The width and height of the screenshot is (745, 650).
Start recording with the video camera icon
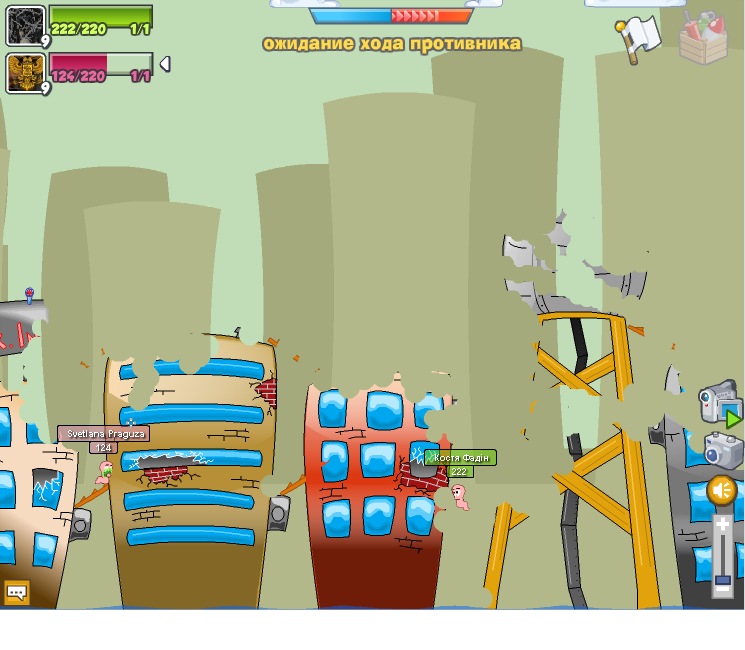click(717, 402)
